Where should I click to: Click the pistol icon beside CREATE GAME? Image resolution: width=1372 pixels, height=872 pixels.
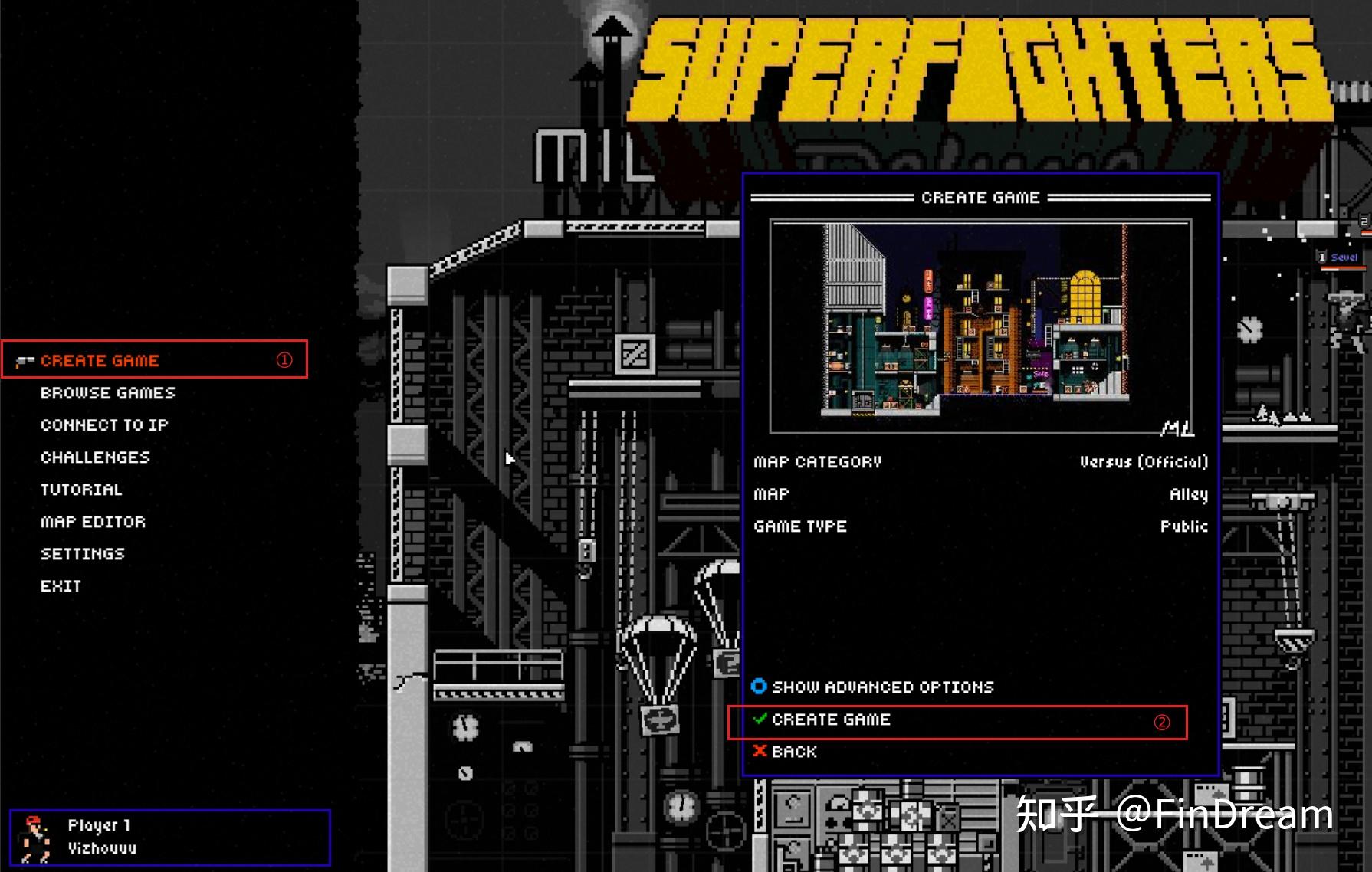[25, 360]
